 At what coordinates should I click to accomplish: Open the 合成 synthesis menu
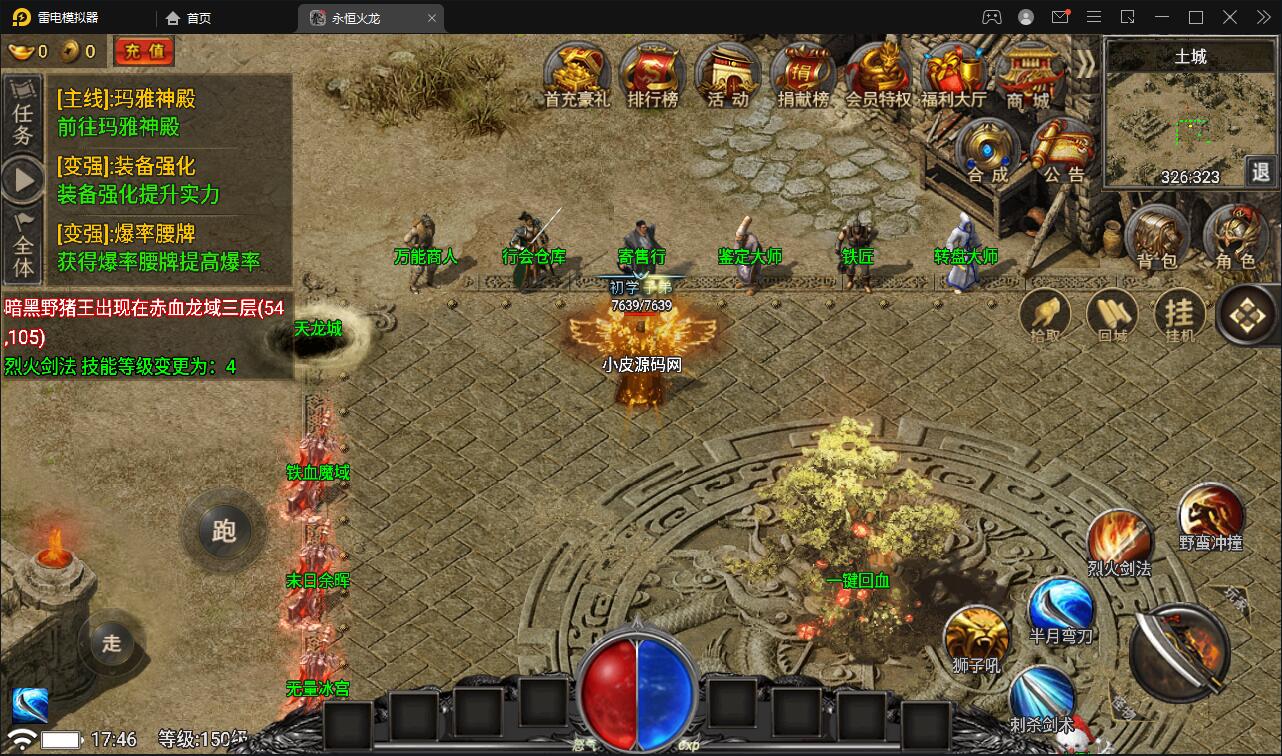(988, 151)
